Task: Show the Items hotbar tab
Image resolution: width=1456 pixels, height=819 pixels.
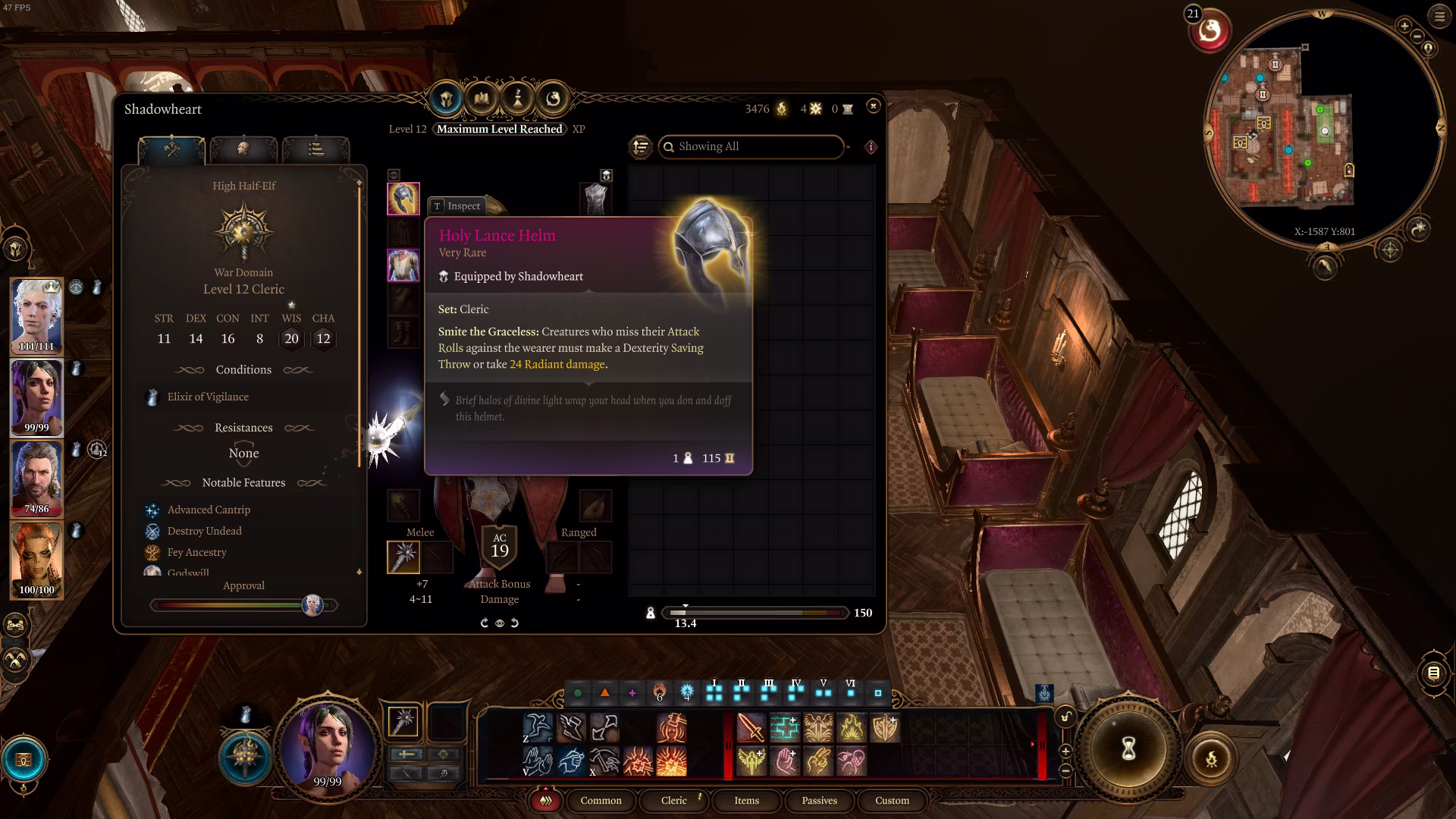Action: pos(746,801)
